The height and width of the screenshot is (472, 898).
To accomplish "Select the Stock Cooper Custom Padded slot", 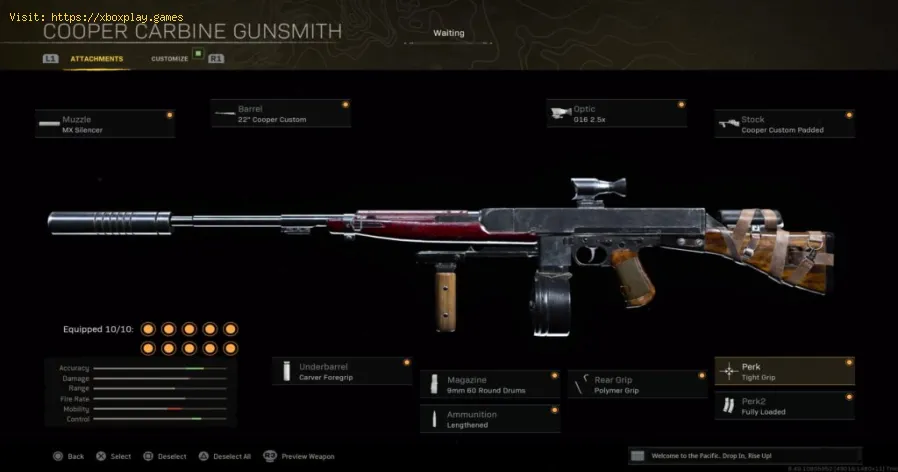I will [784, 123].
